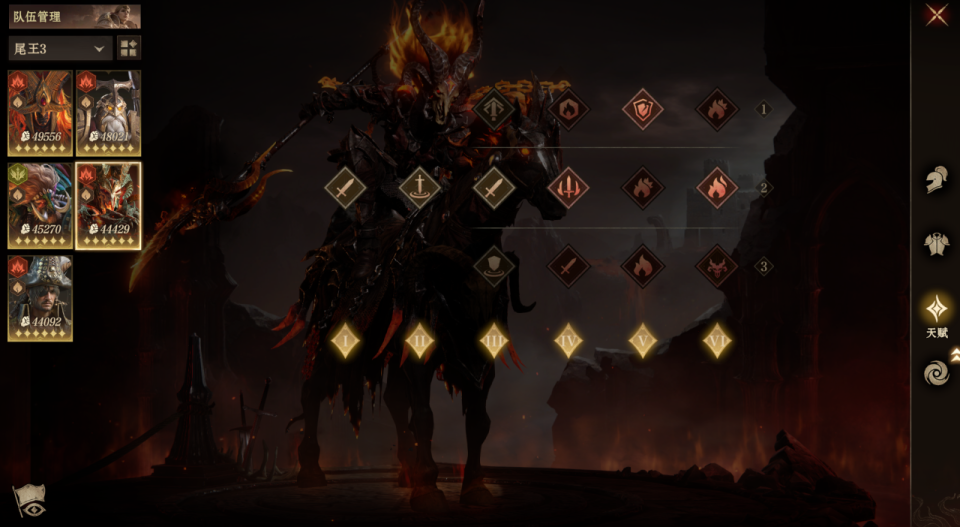Click the talent tier I diamond
This screenshot has height=527, width=960.
click(x=346, y=340)
